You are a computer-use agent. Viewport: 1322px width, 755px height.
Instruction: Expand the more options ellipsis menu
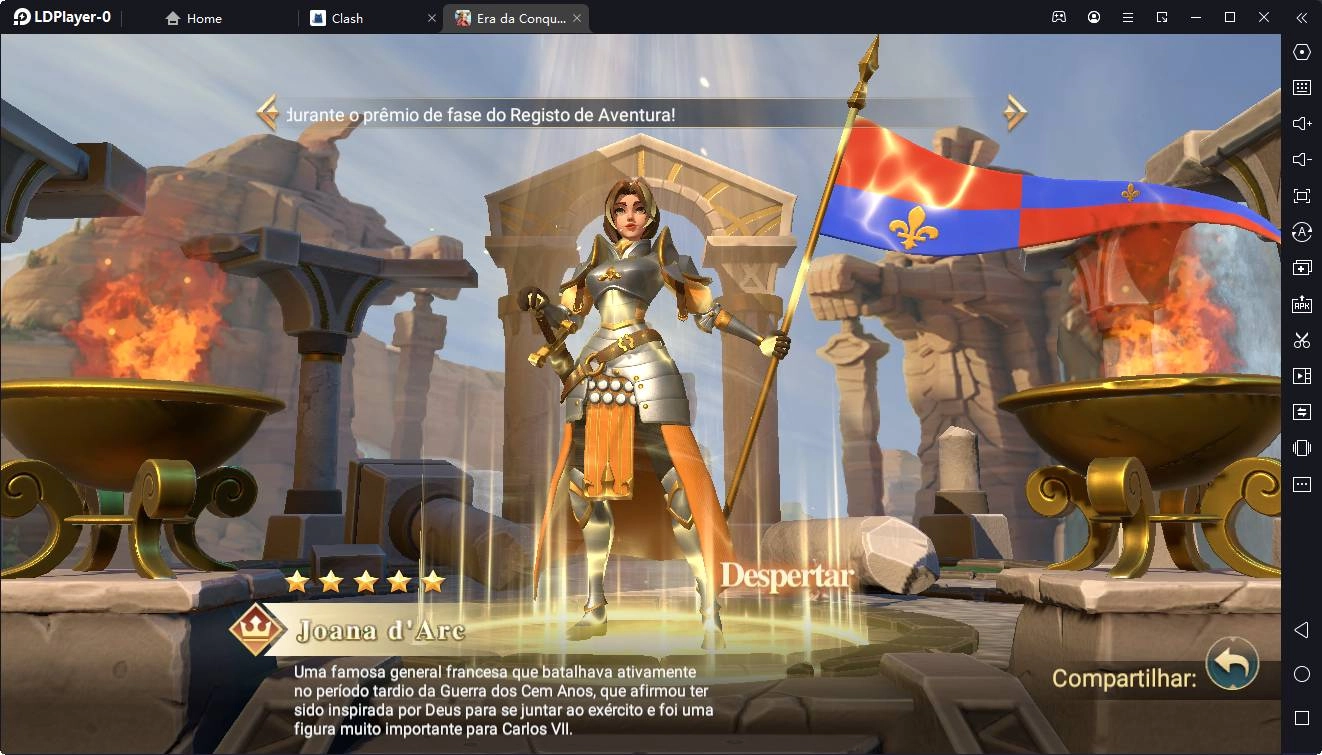pyautogui.click(x=1301, y=483)
